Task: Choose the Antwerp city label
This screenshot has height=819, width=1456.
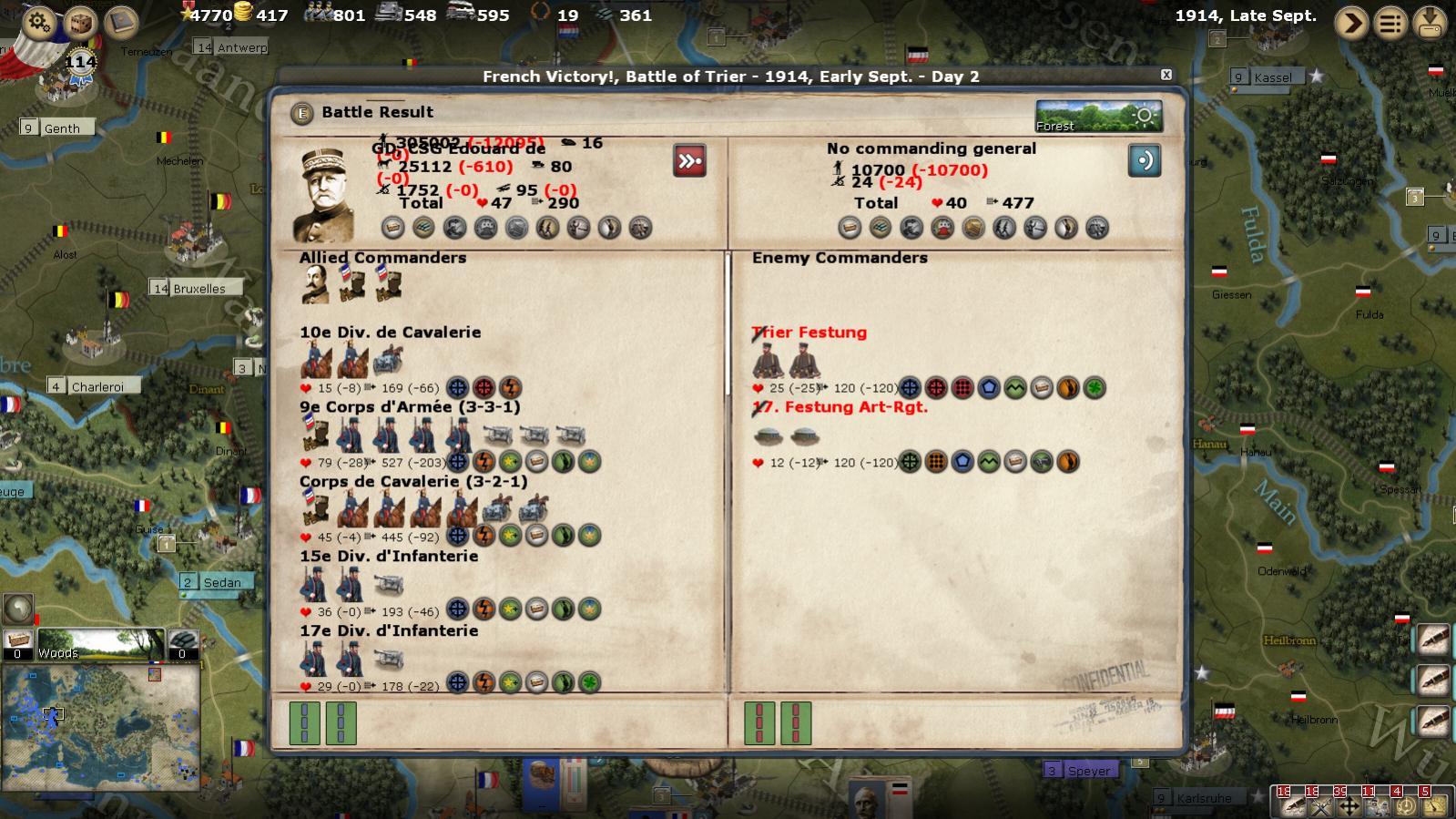Action: pyautogui.click(x=240, y=47)
